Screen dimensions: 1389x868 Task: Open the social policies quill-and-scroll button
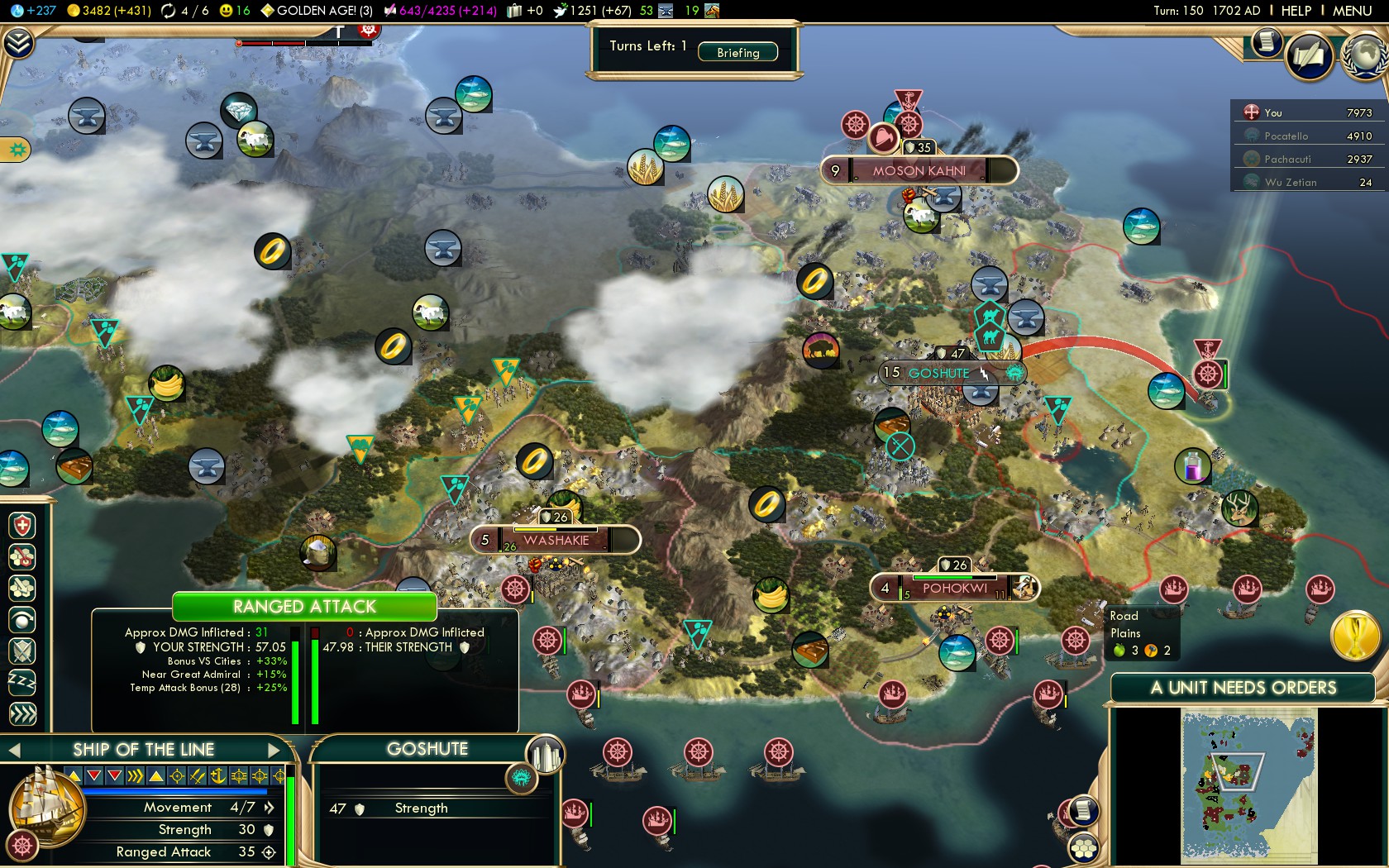tap(1309, 56)
